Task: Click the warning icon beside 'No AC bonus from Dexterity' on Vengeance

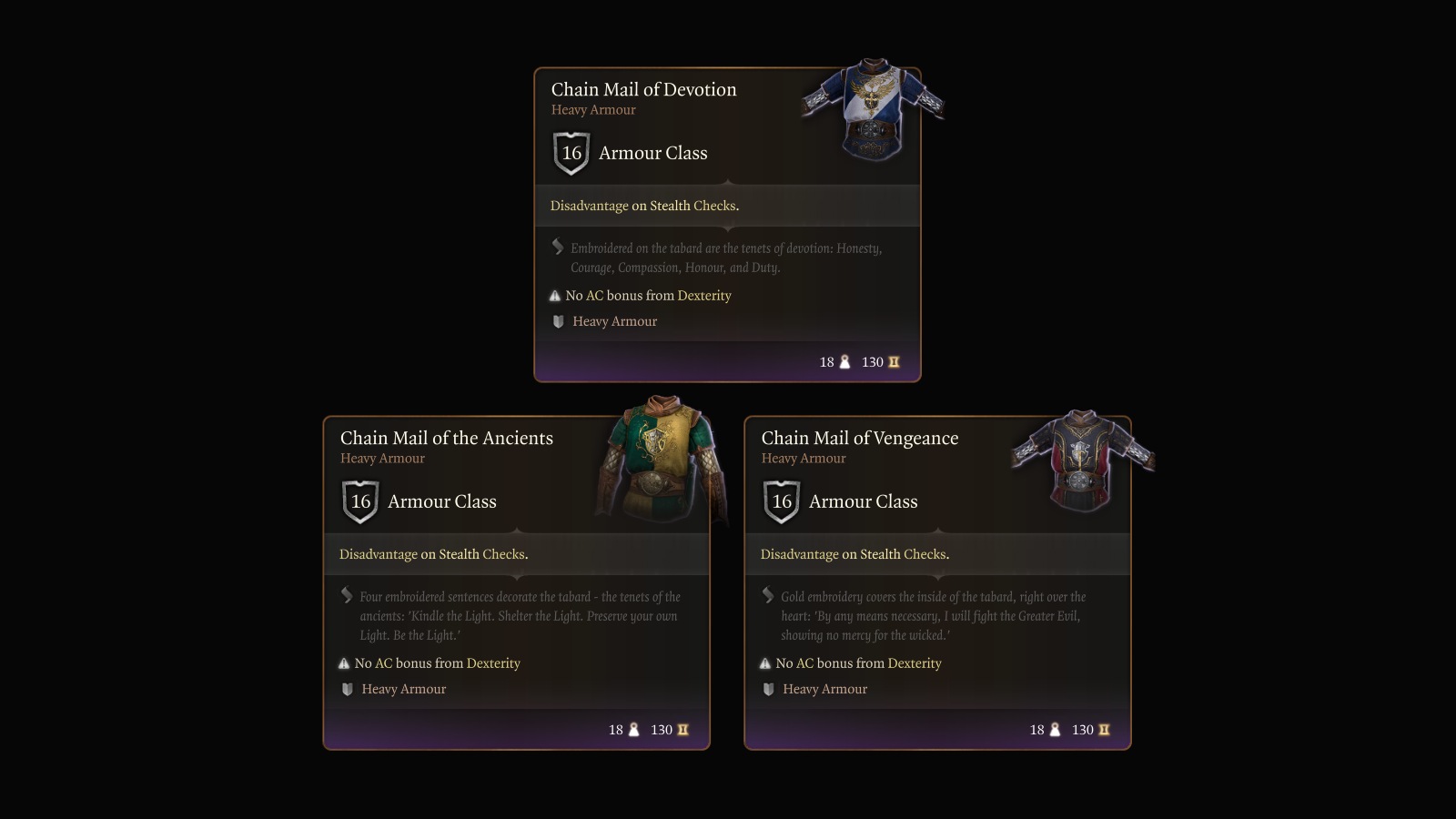Action: (767, 663)
